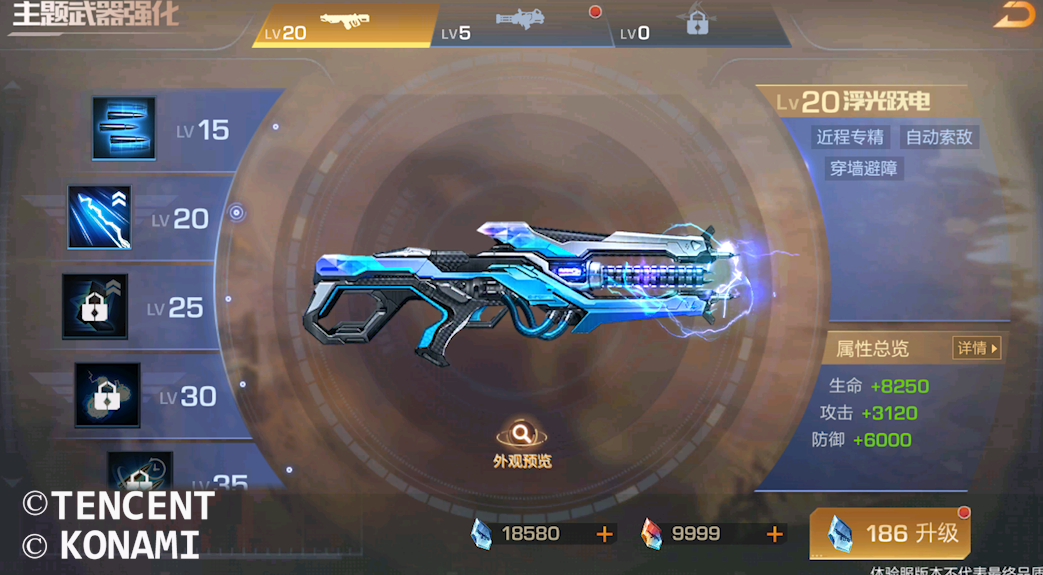
Task: View the 穿墙避障 trait tag
Action: point(865,168)
